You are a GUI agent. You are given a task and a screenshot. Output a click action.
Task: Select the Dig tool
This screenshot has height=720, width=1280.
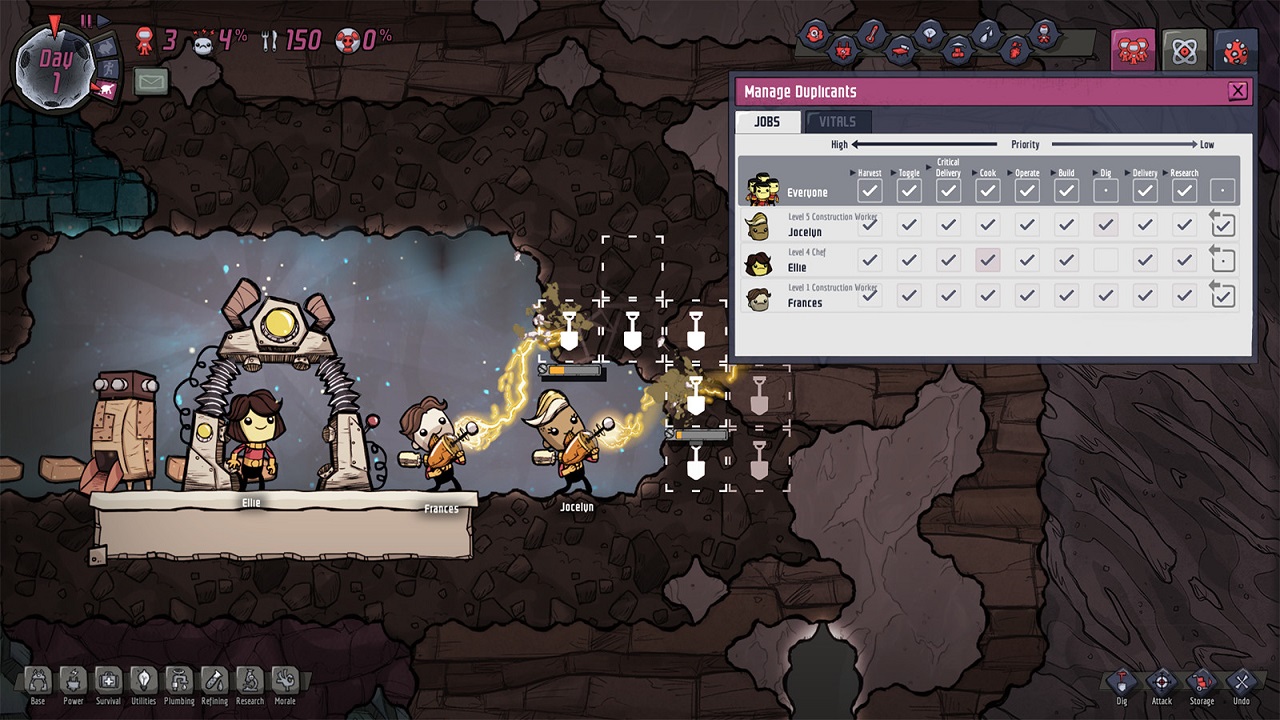1121,684
